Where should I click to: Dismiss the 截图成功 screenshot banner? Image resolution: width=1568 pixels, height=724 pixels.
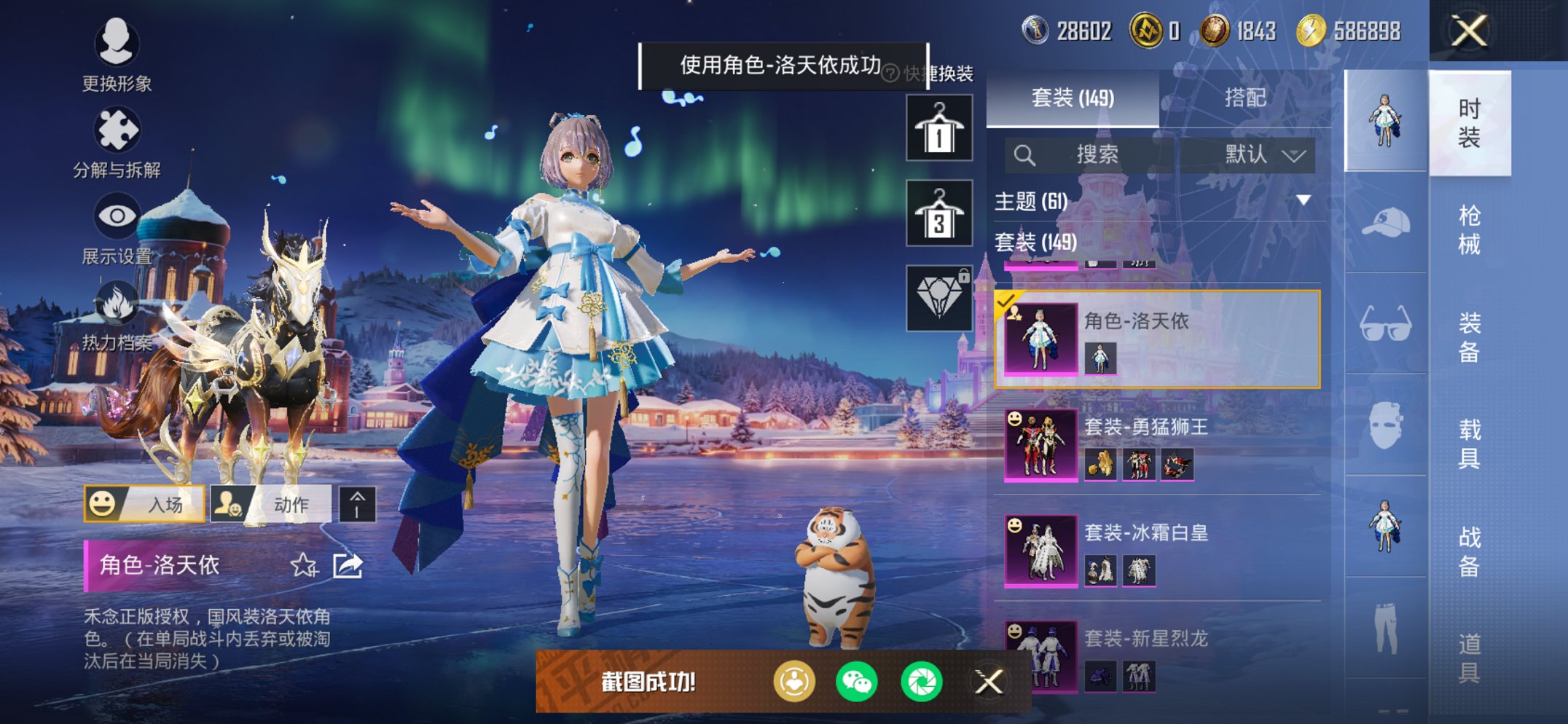click(x=989, y=682)
